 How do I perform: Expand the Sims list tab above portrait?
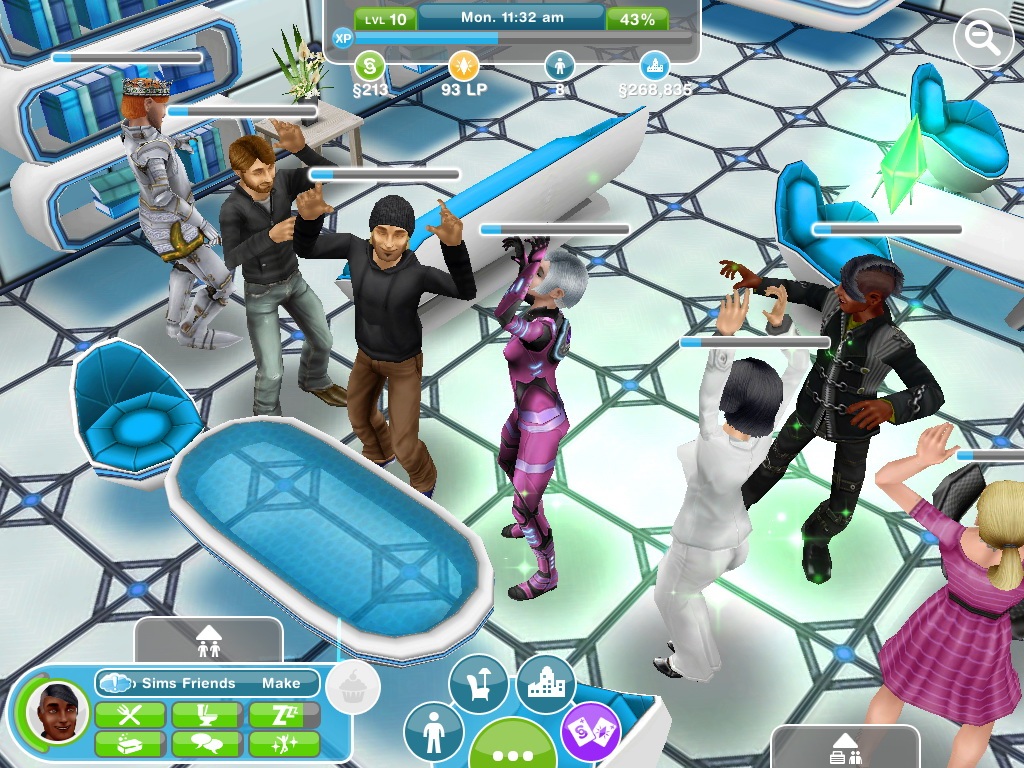(208, 638)
